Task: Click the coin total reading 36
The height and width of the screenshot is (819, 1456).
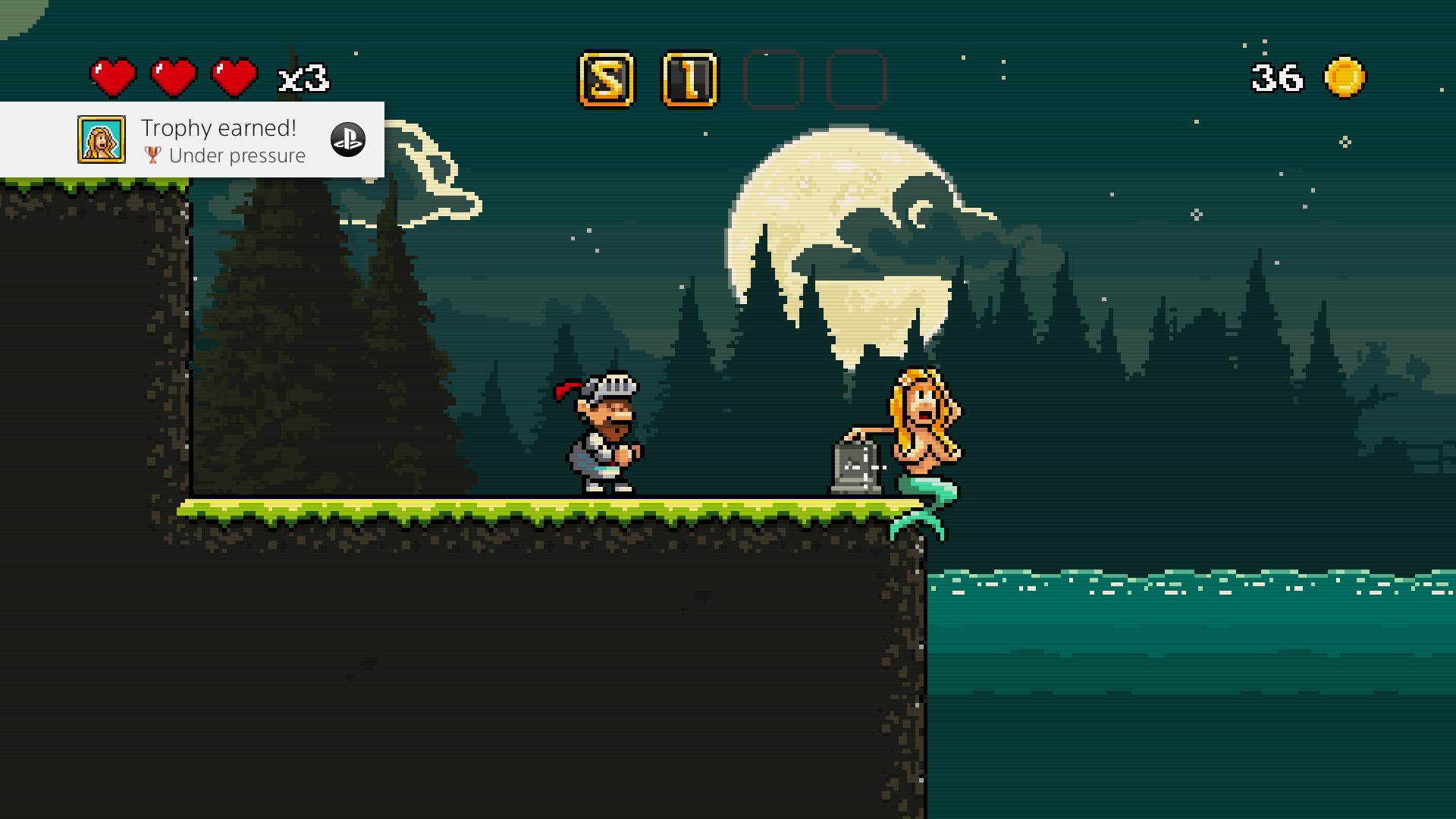Action: pos(1275,76)
